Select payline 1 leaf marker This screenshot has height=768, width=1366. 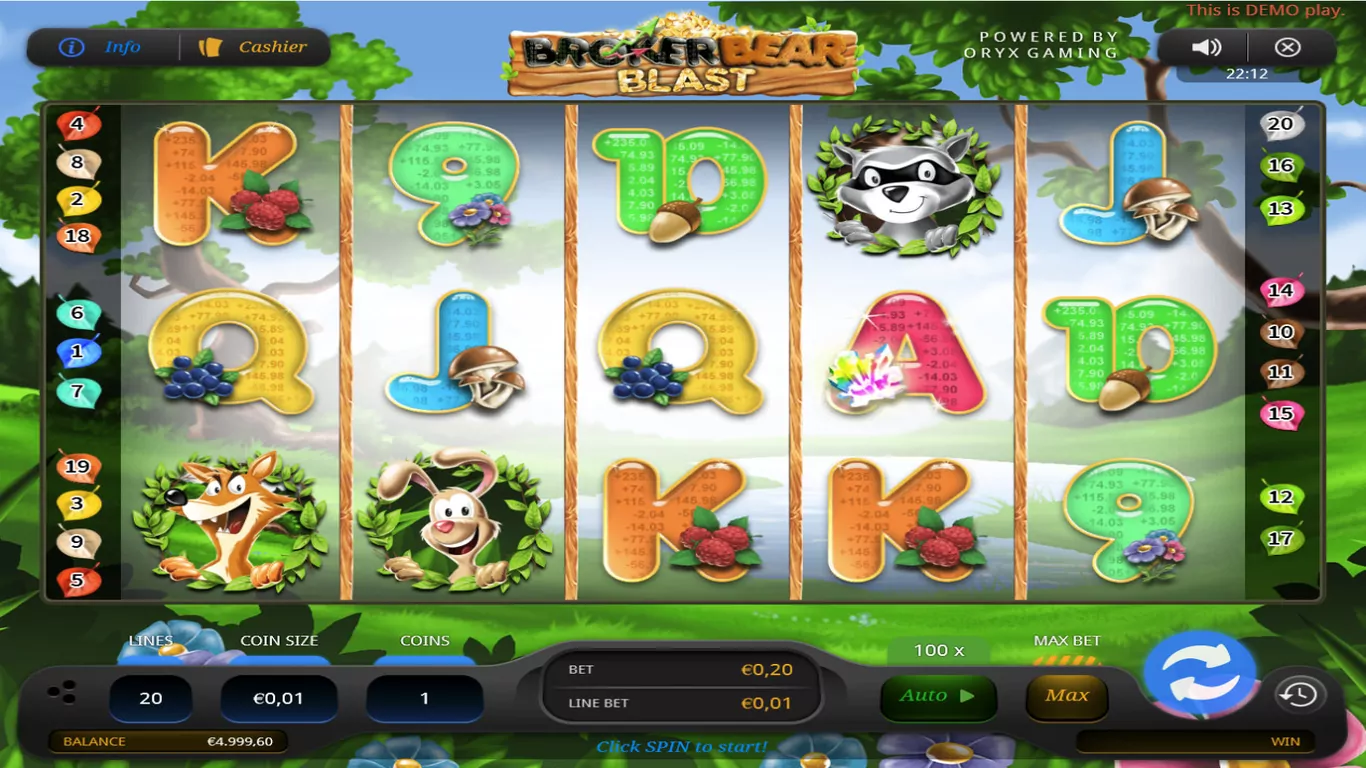tap(77, 352)
